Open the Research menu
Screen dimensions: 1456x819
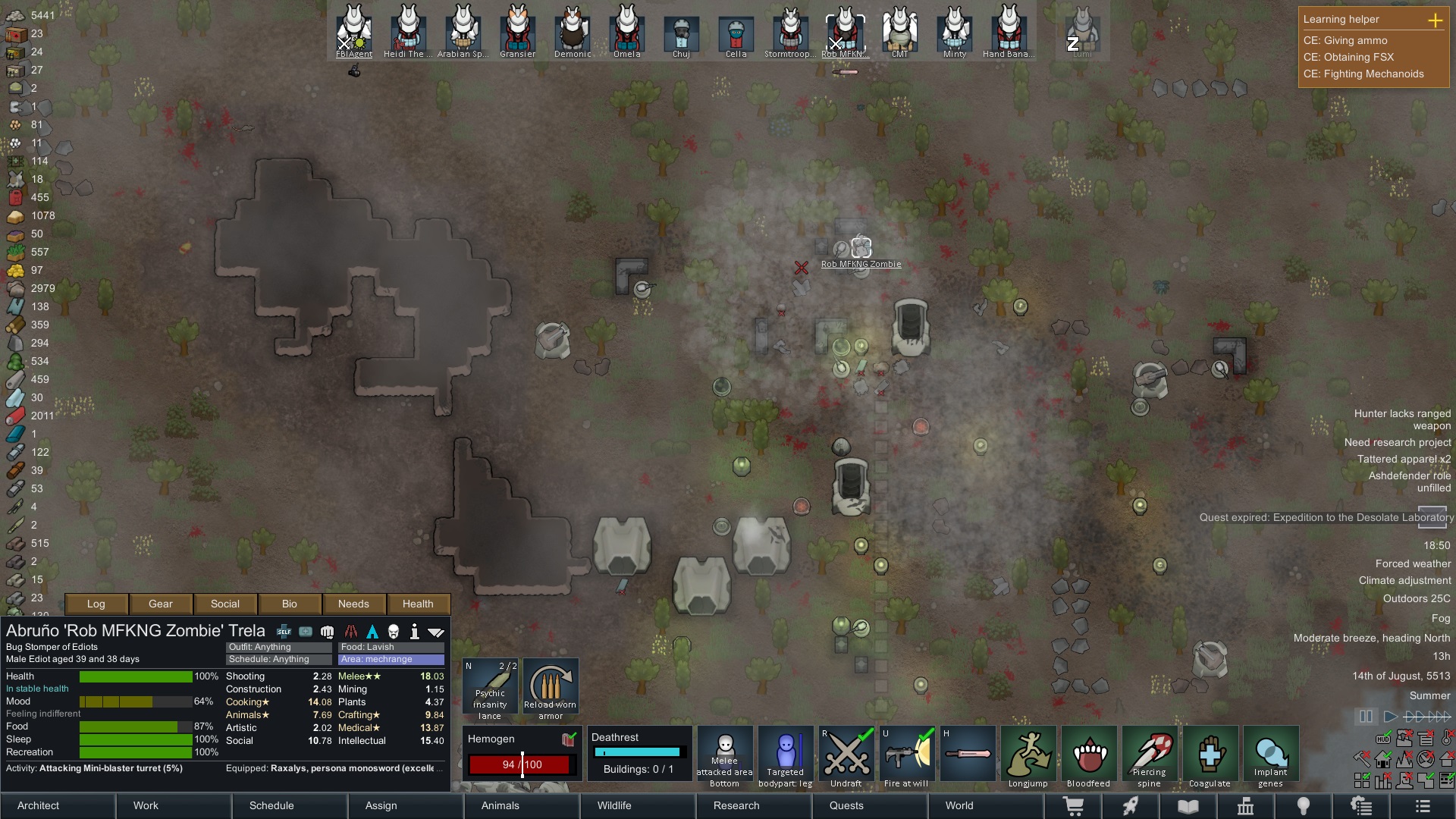pyautogui.click(x=735, y=806)
